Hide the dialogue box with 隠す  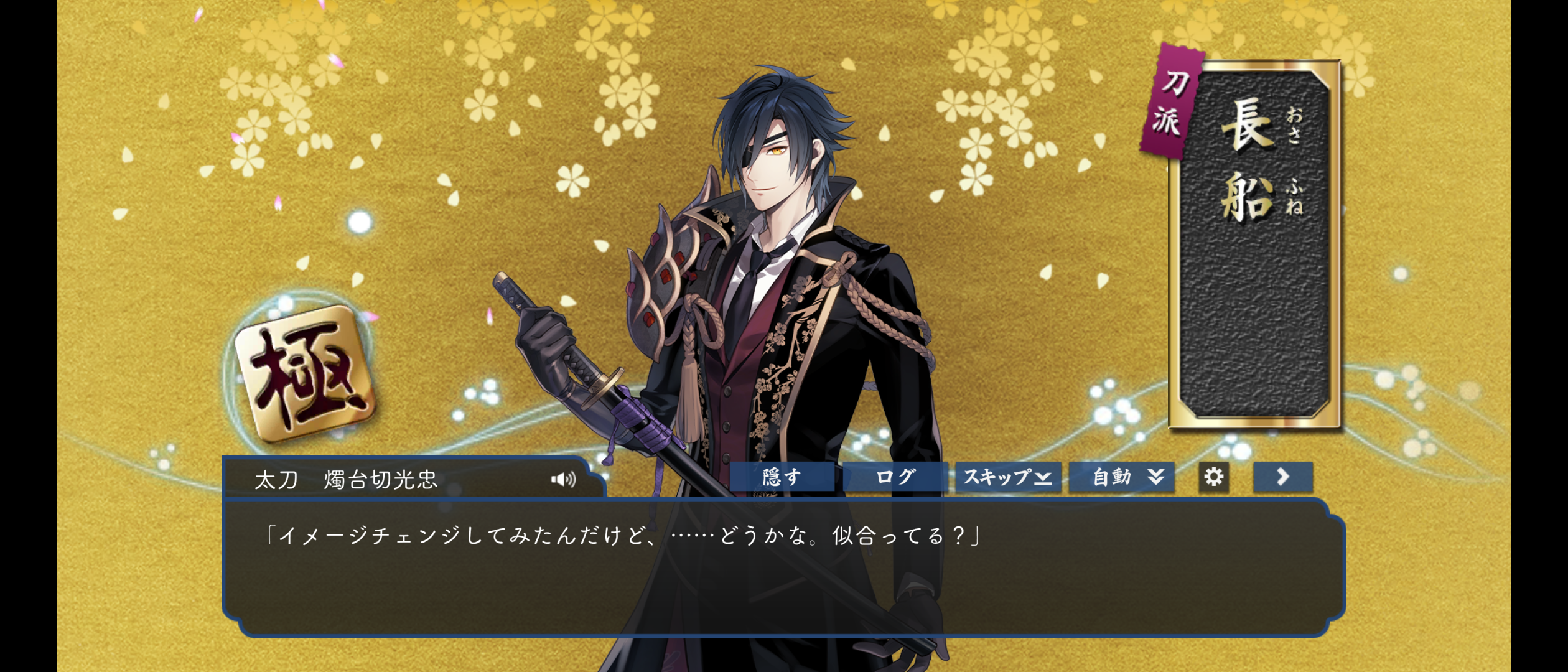point(782,477)
